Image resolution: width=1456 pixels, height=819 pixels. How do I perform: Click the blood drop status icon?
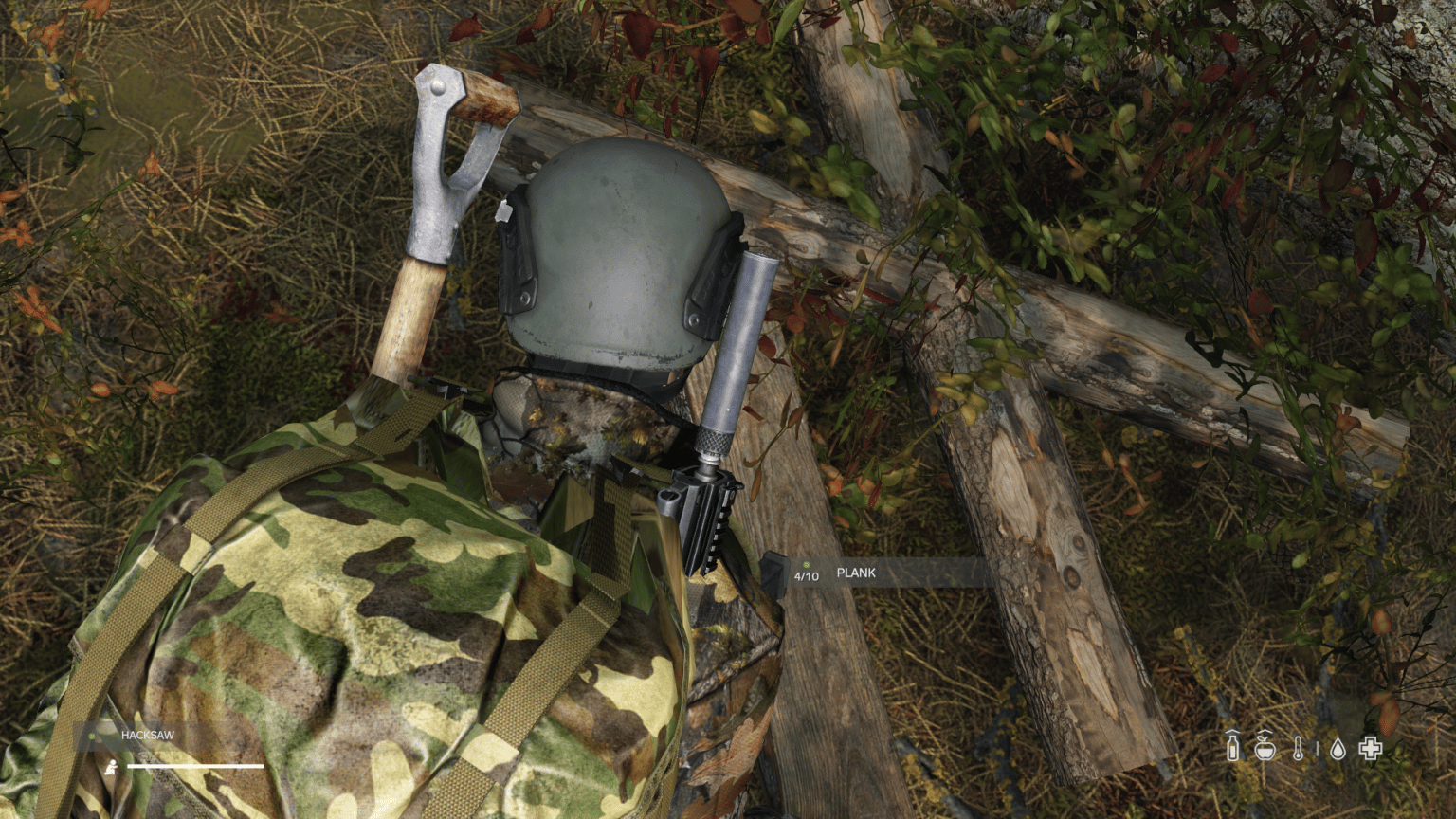click(1338, 748)
